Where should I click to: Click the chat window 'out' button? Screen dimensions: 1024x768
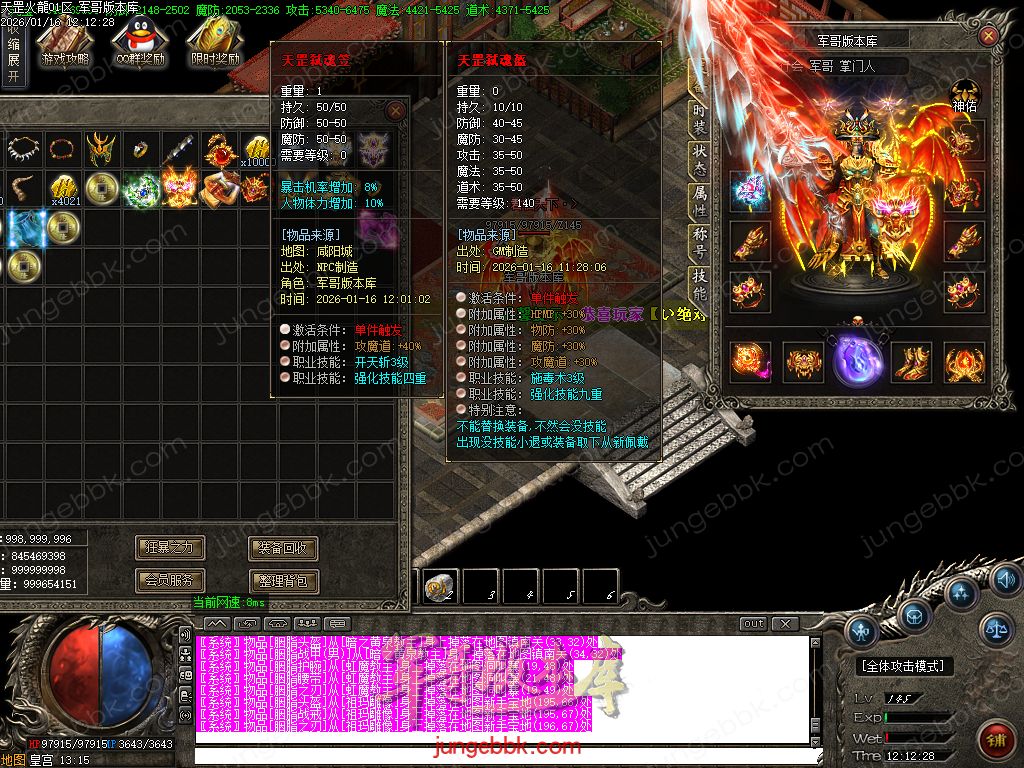753,624
